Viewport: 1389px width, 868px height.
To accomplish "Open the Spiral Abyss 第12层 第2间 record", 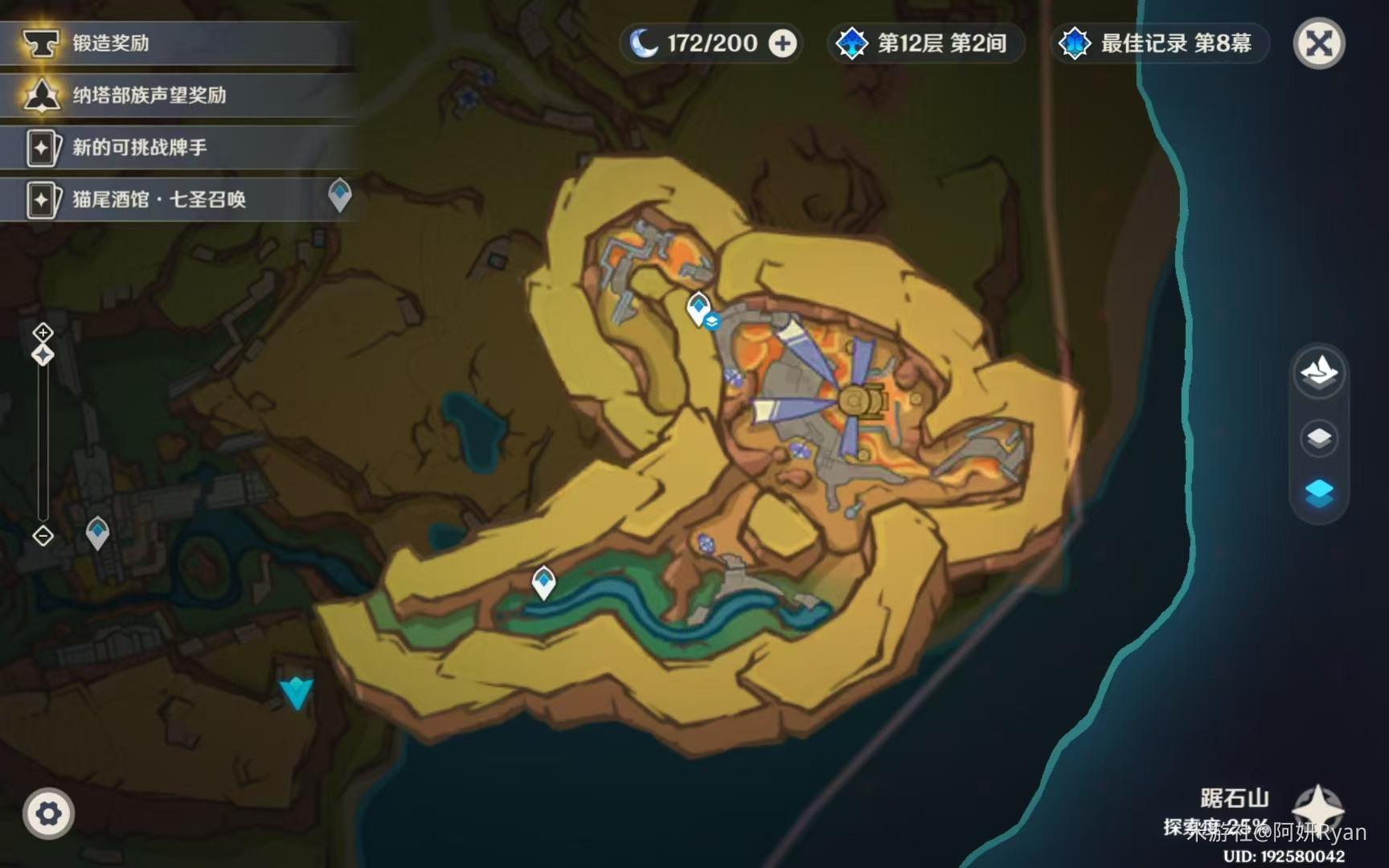I will [x=926, y=43].
